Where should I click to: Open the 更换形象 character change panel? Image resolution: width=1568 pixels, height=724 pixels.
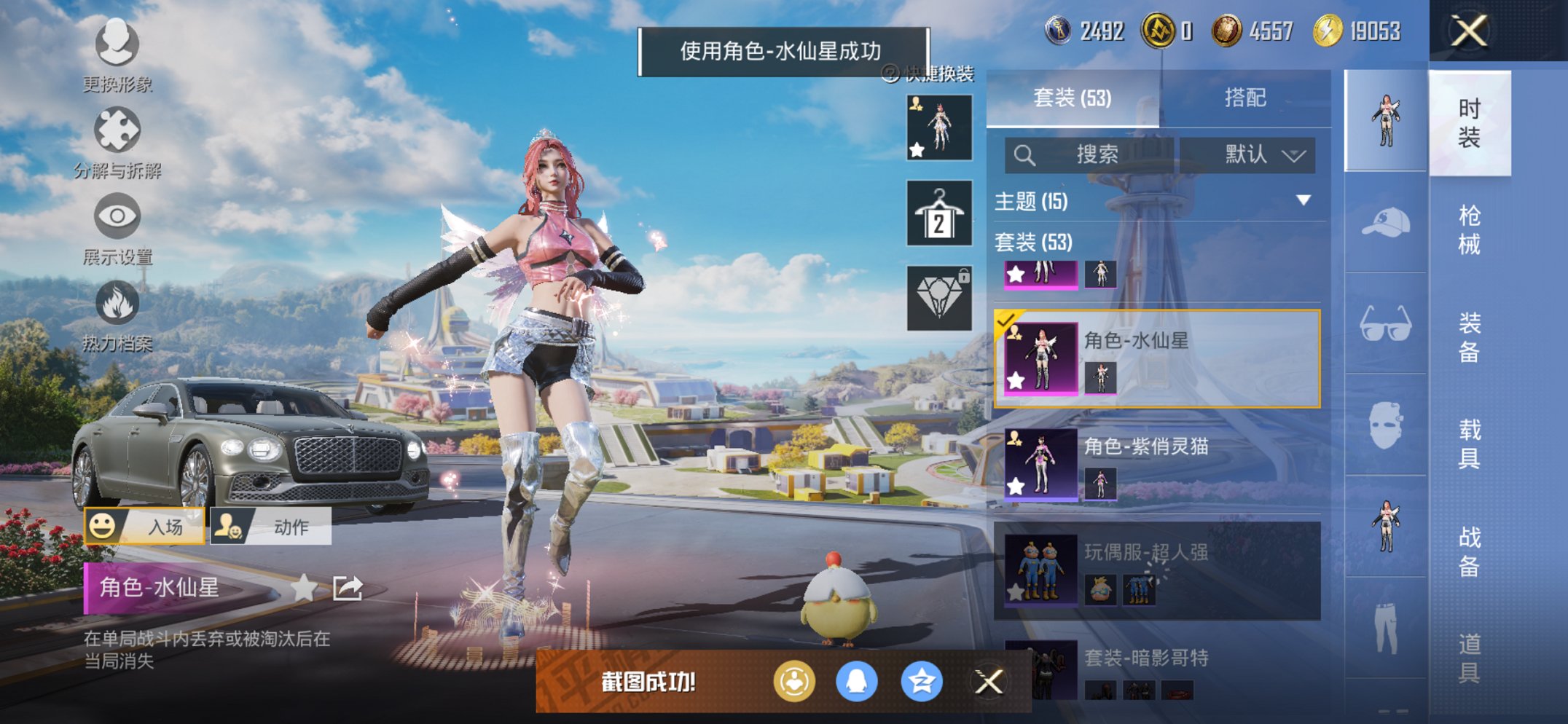(117, 45)
